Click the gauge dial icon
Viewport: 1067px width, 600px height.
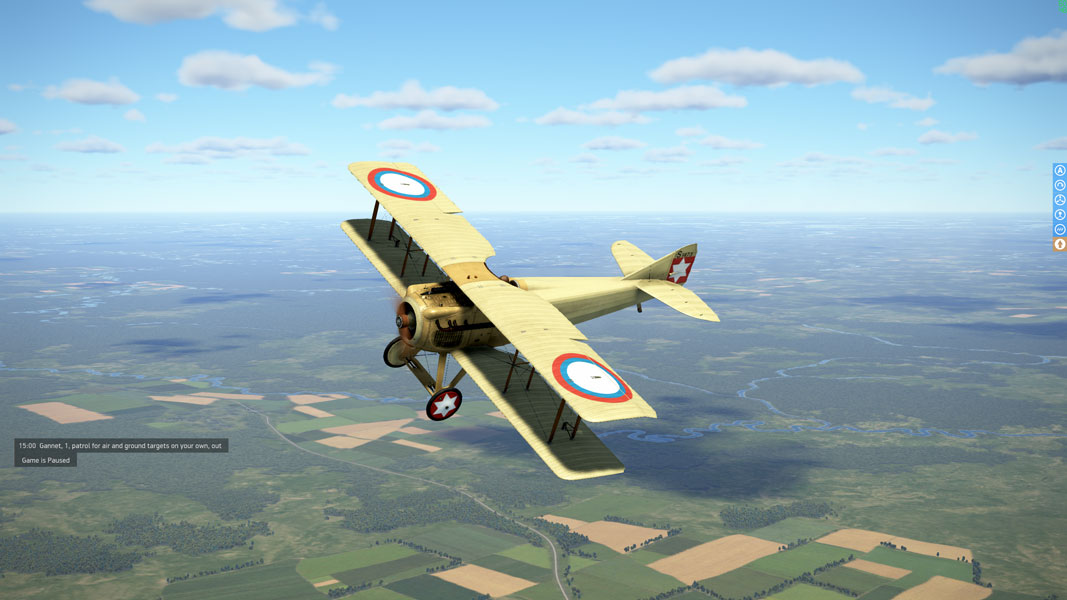1060,185
